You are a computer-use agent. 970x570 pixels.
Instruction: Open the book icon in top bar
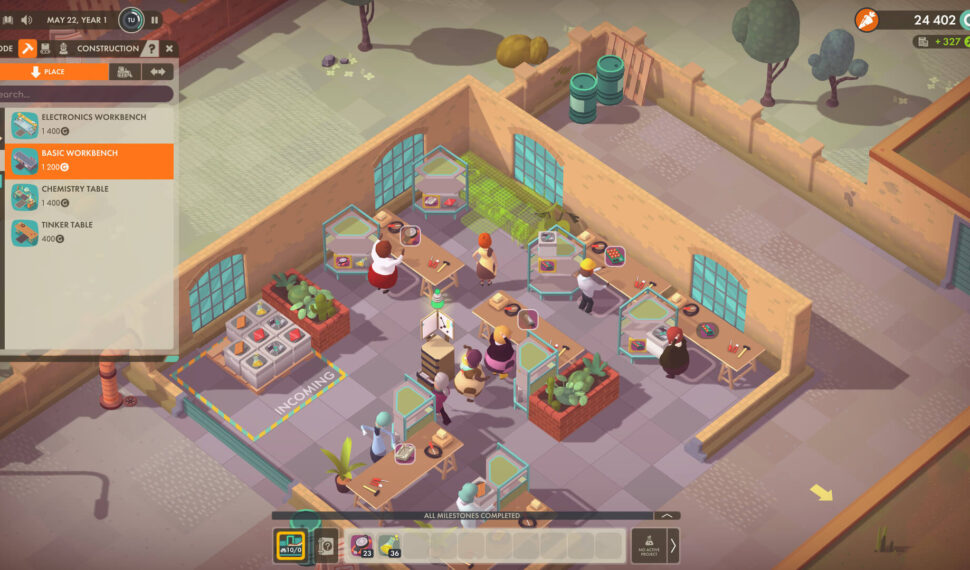(x=7, y=20)
